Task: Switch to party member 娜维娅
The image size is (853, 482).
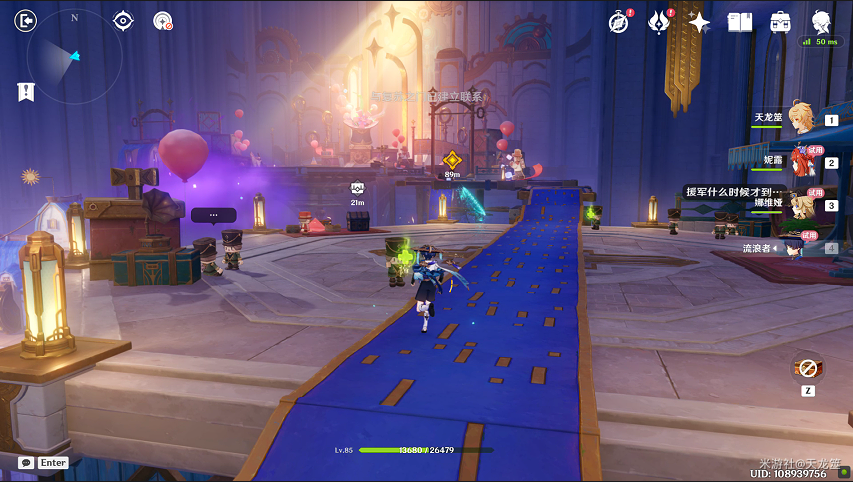Action: click(x=798, y=204)
